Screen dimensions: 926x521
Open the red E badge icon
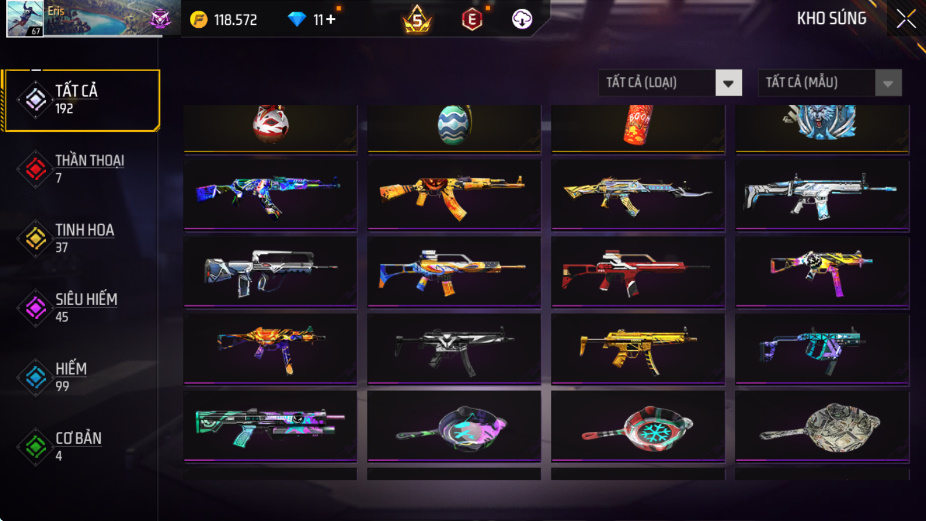[471, 19]
